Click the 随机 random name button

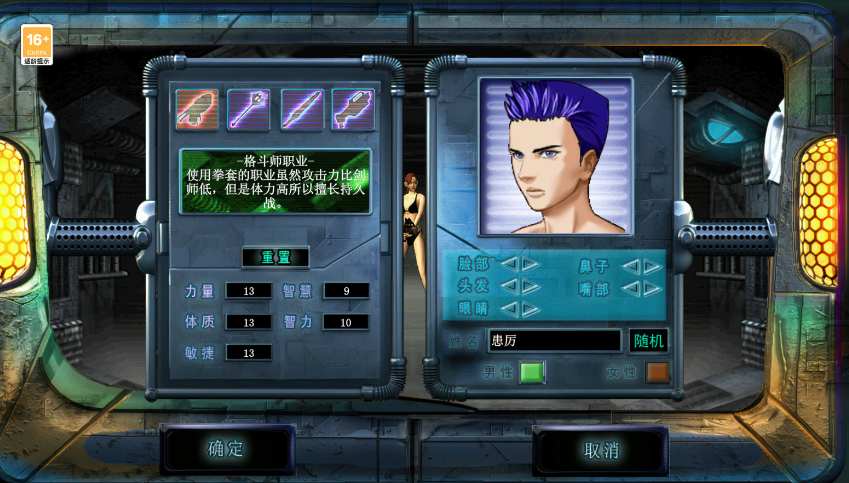(x=648, y=340)
